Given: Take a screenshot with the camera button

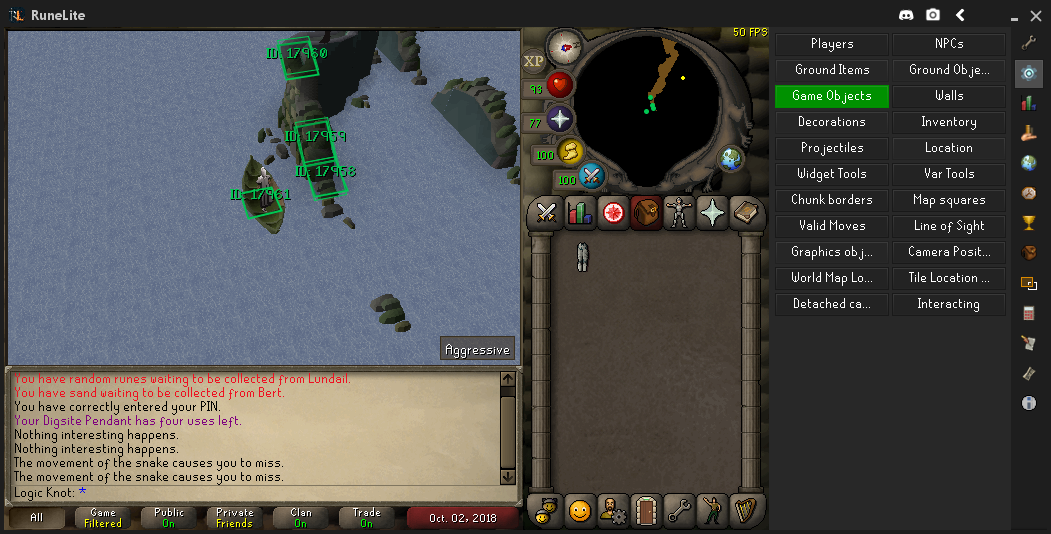Looking at the screenshot, I should coord(933,15).
